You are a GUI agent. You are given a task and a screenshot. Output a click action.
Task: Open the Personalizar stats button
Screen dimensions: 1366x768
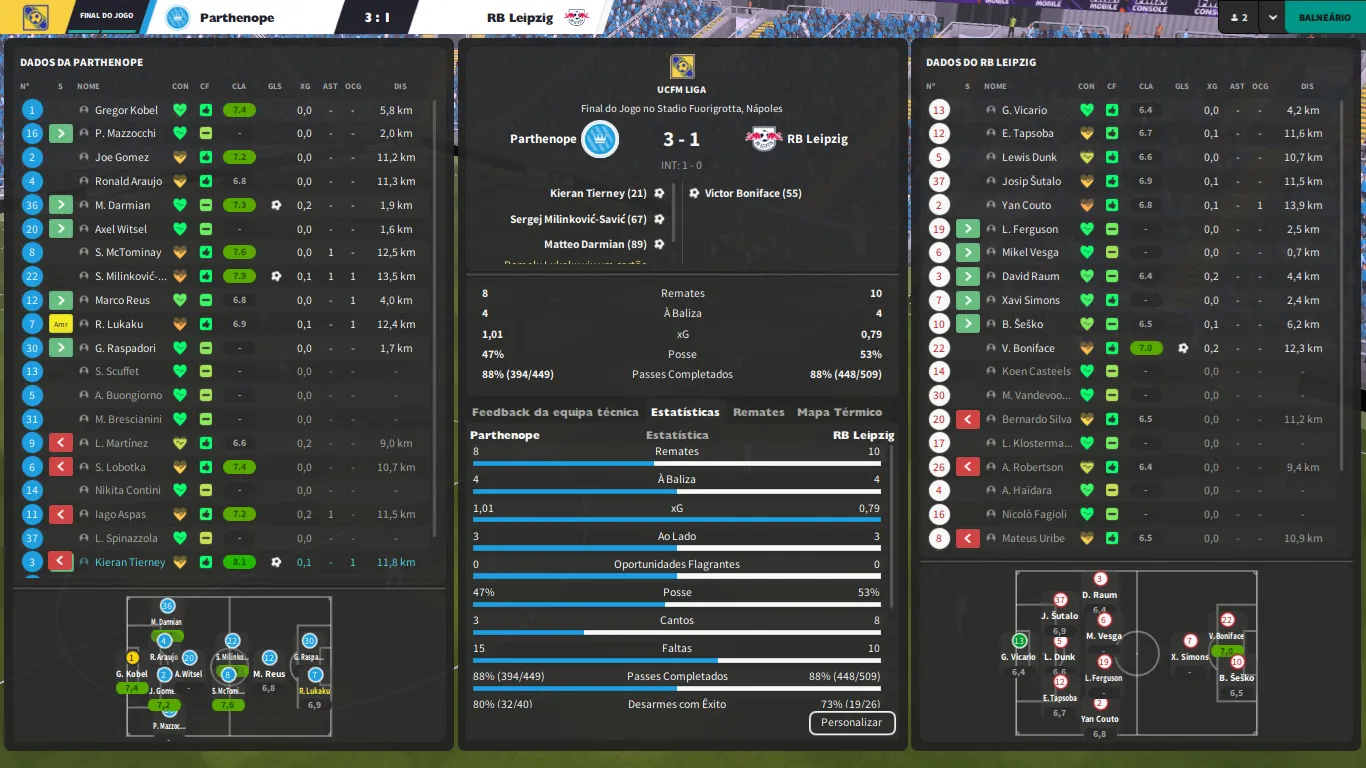click(x=851, y=722)
